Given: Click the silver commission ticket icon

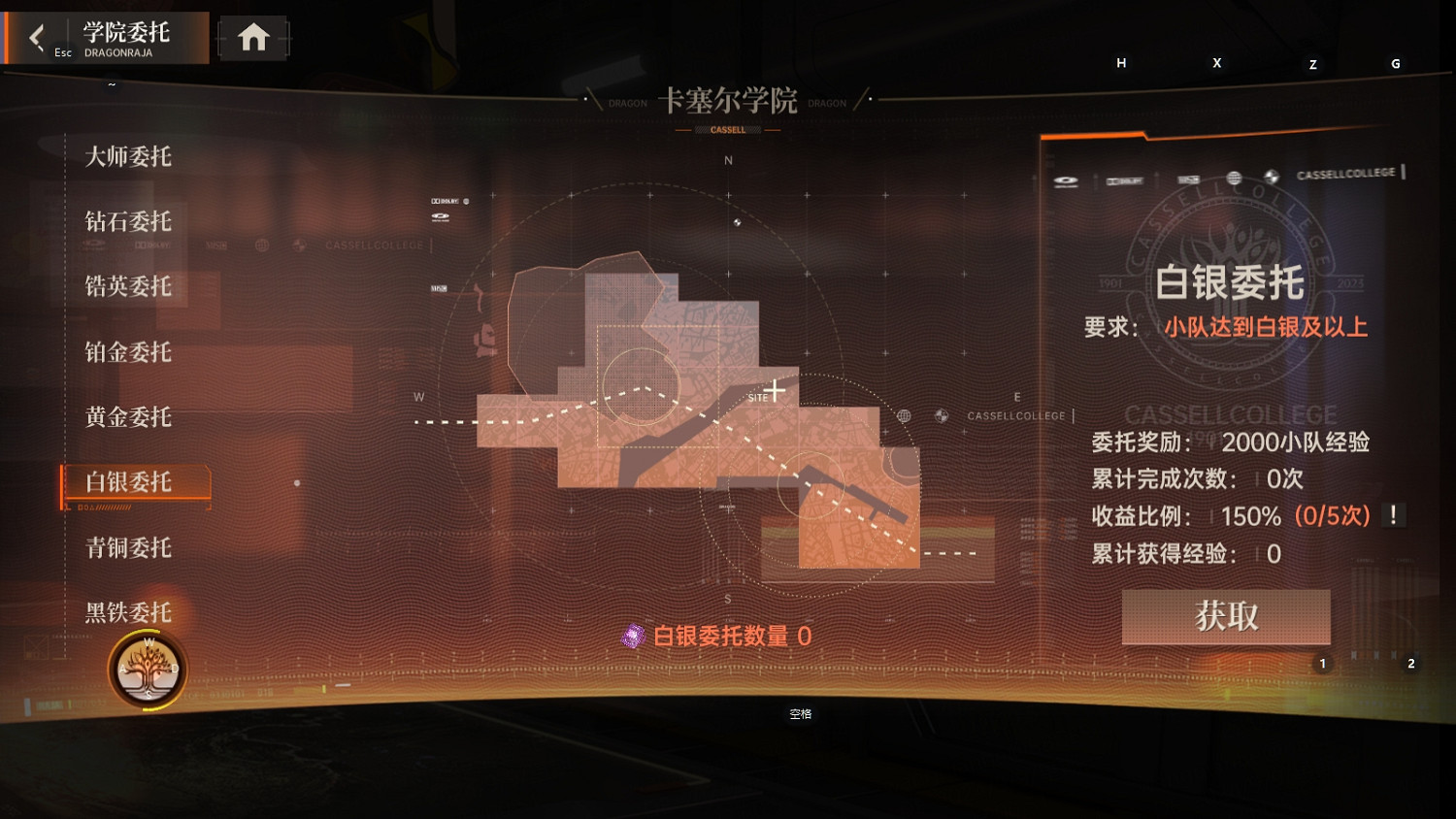Looking at the screenshot, I should point(635,636).
